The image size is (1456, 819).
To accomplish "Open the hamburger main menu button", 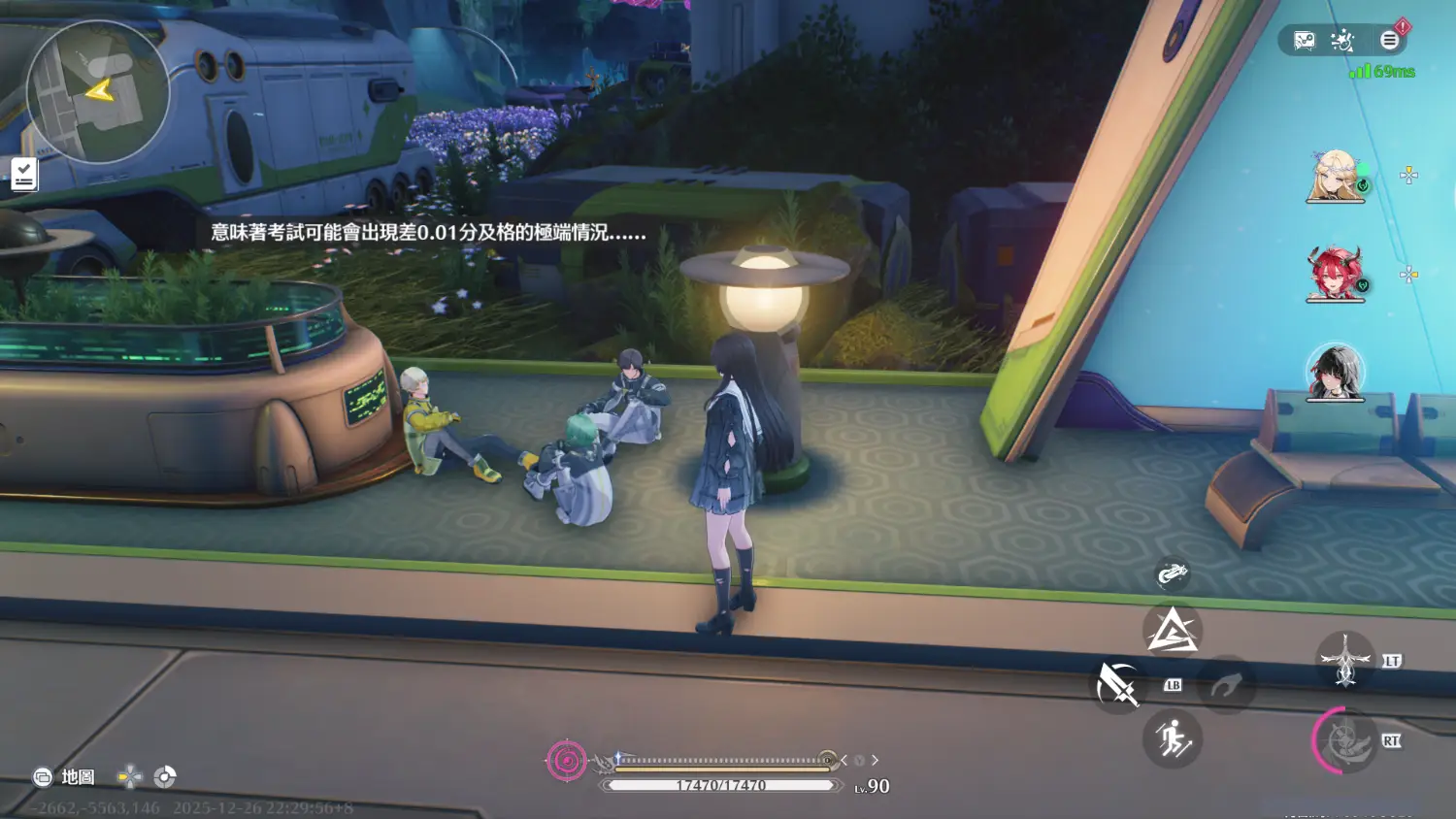I will tap(1389, 41).
